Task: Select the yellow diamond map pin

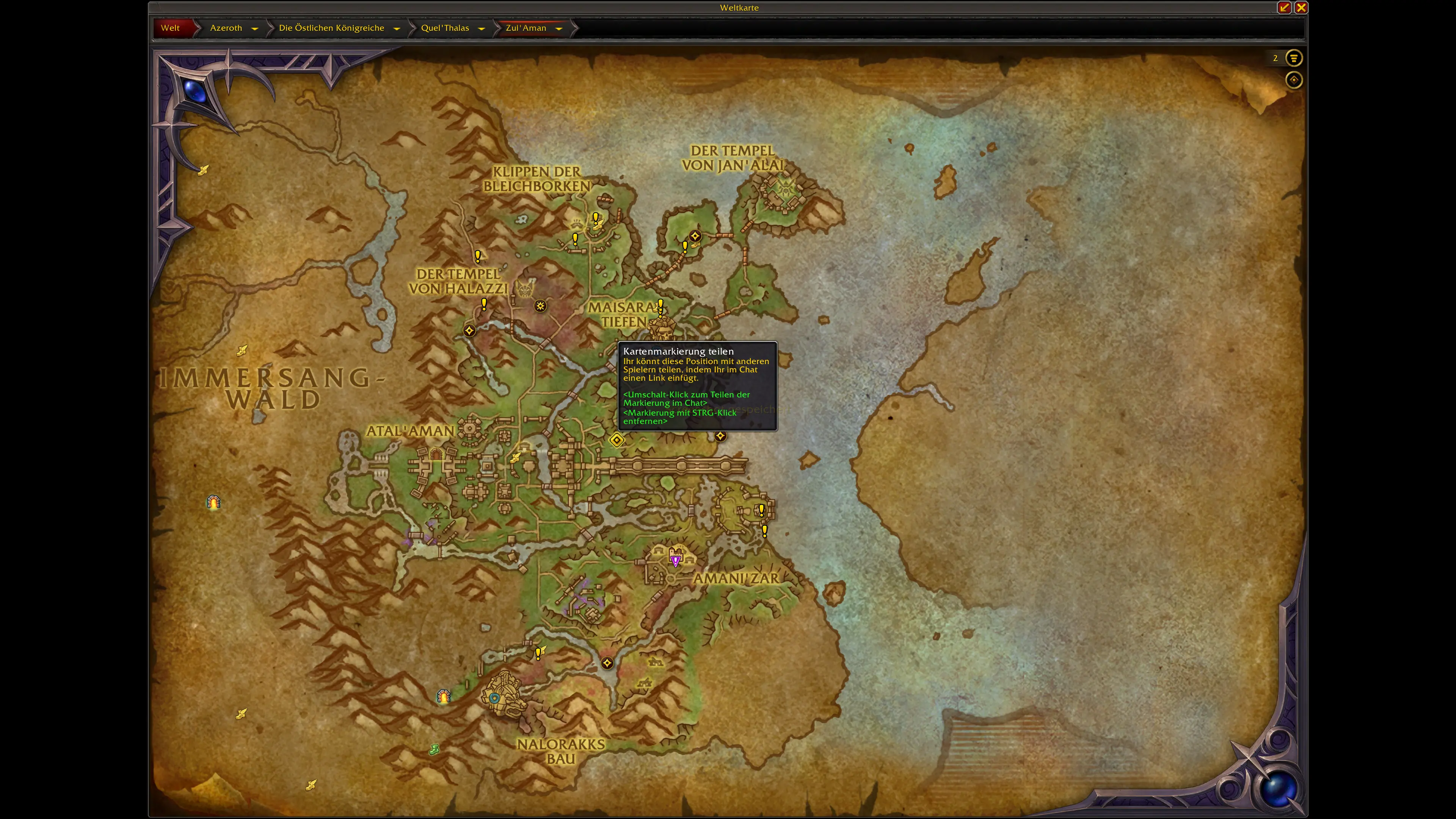Action: click(x=617, y=440)
